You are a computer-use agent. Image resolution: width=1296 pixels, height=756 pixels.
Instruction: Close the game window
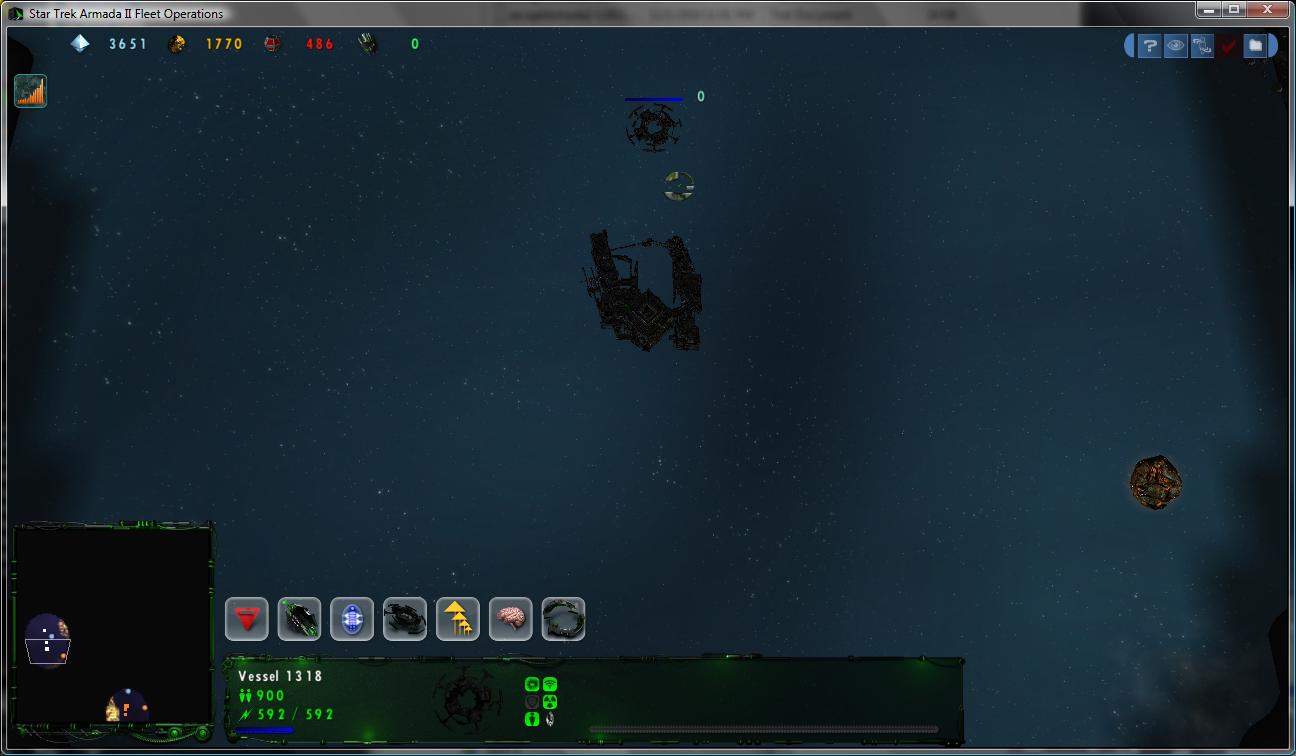tap(1272, 10)
